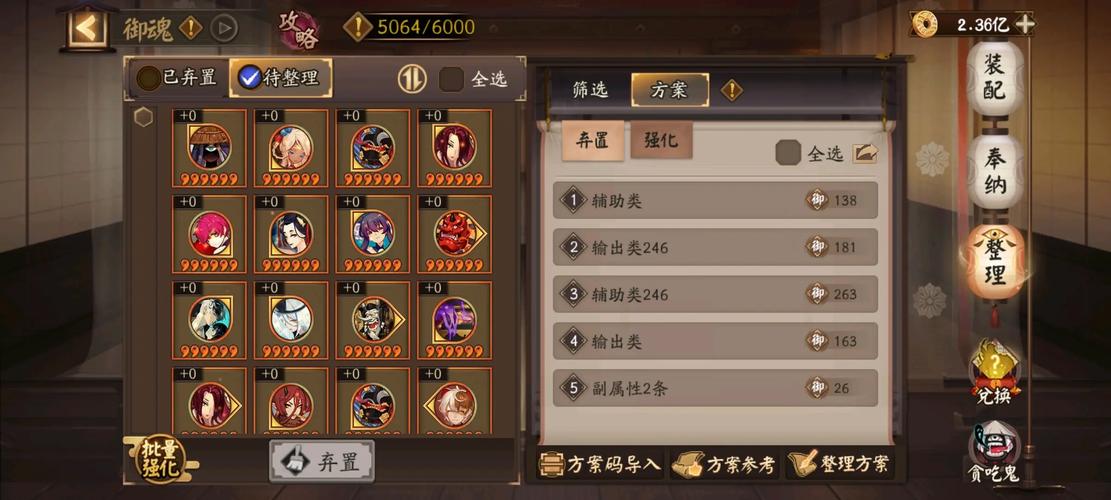The width and height of the screenshot is (1111, 500).
Task: Select scheme 2 输出类246
Action: tap(715, 247)
